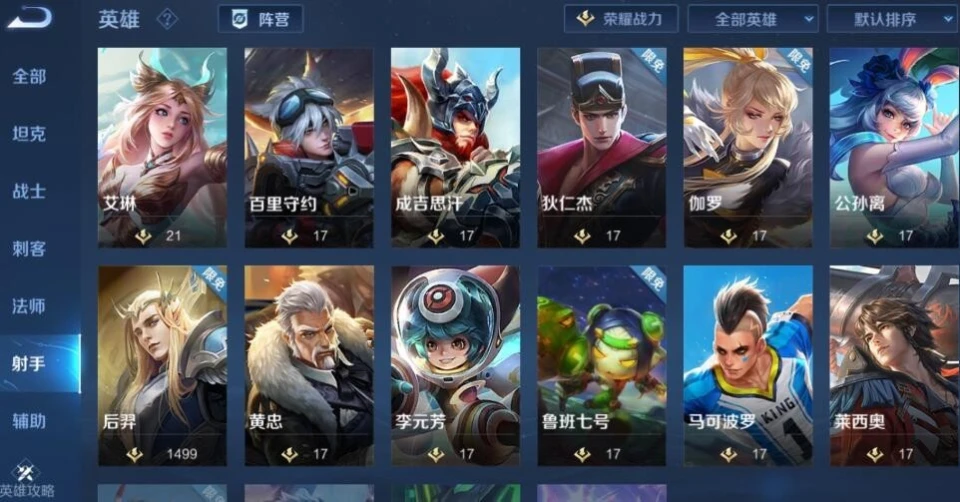Viewport: 960px width, 502px height.
Task: Switch to the 法师 category tab
Action: (x=29, y=306)
